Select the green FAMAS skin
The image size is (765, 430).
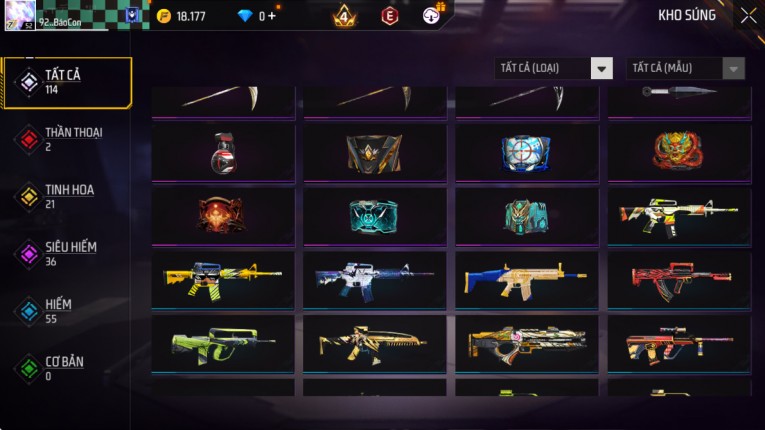(x=223, y=343)
